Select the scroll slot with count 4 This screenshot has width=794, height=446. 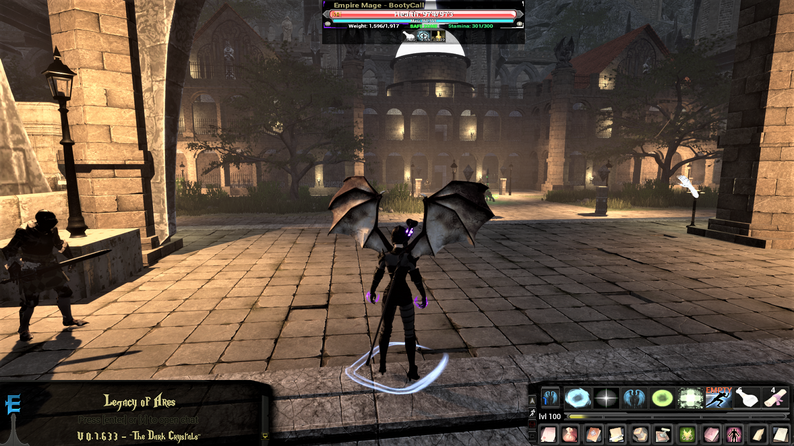point(776,398)
